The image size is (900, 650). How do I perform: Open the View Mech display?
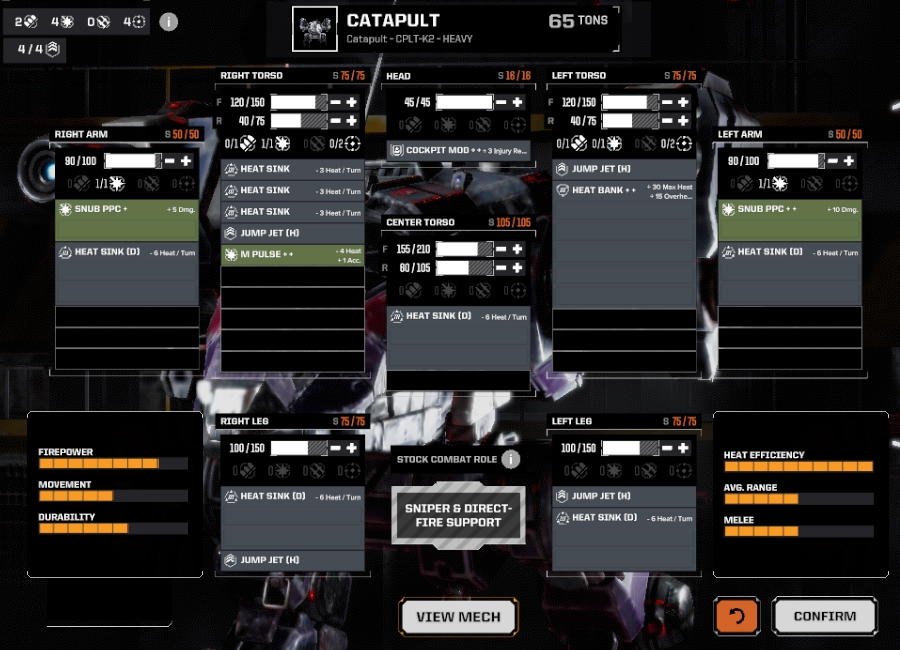point(458,617)
